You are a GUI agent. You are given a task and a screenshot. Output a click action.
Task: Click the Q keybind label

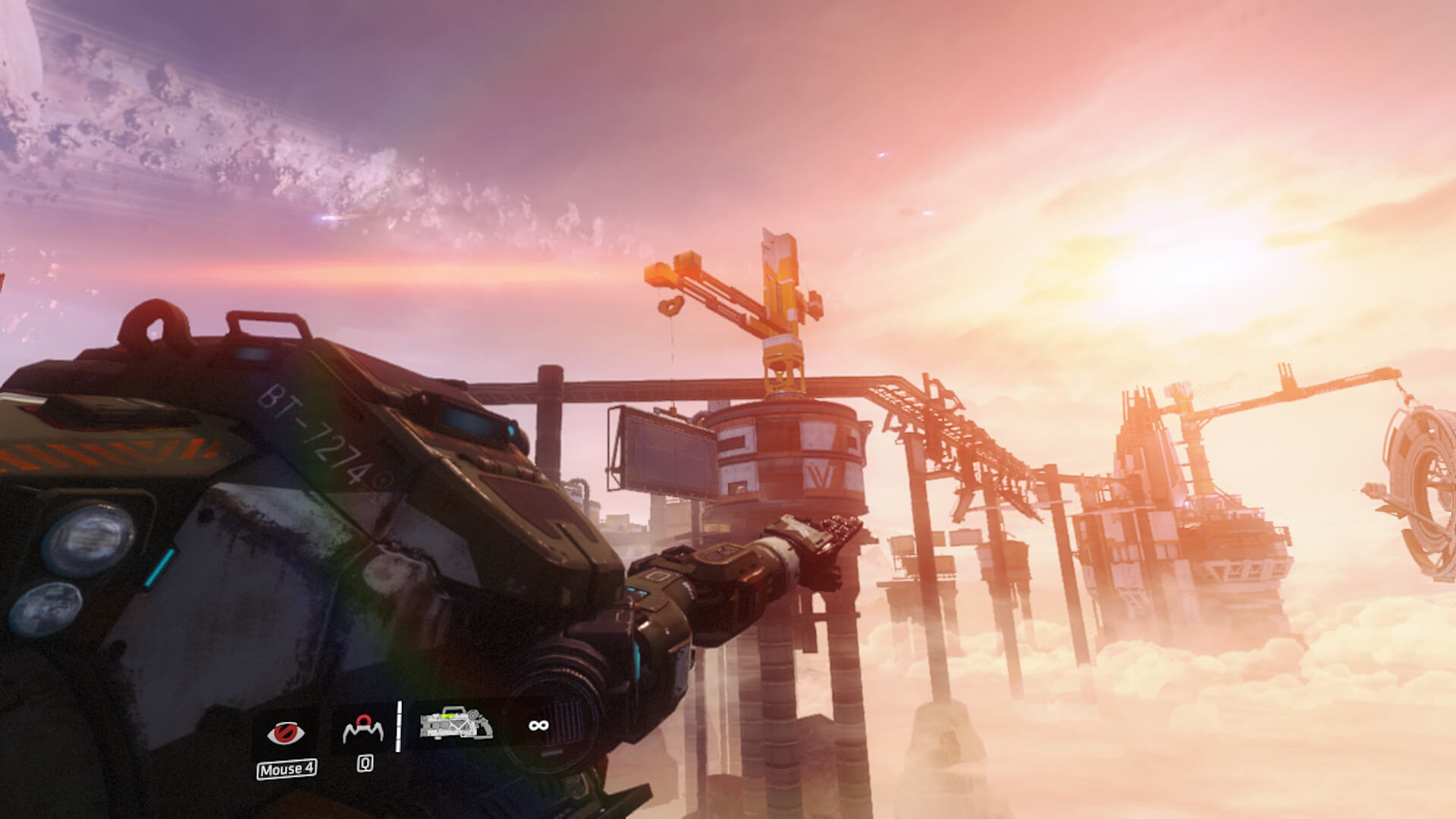coord(365,764)
